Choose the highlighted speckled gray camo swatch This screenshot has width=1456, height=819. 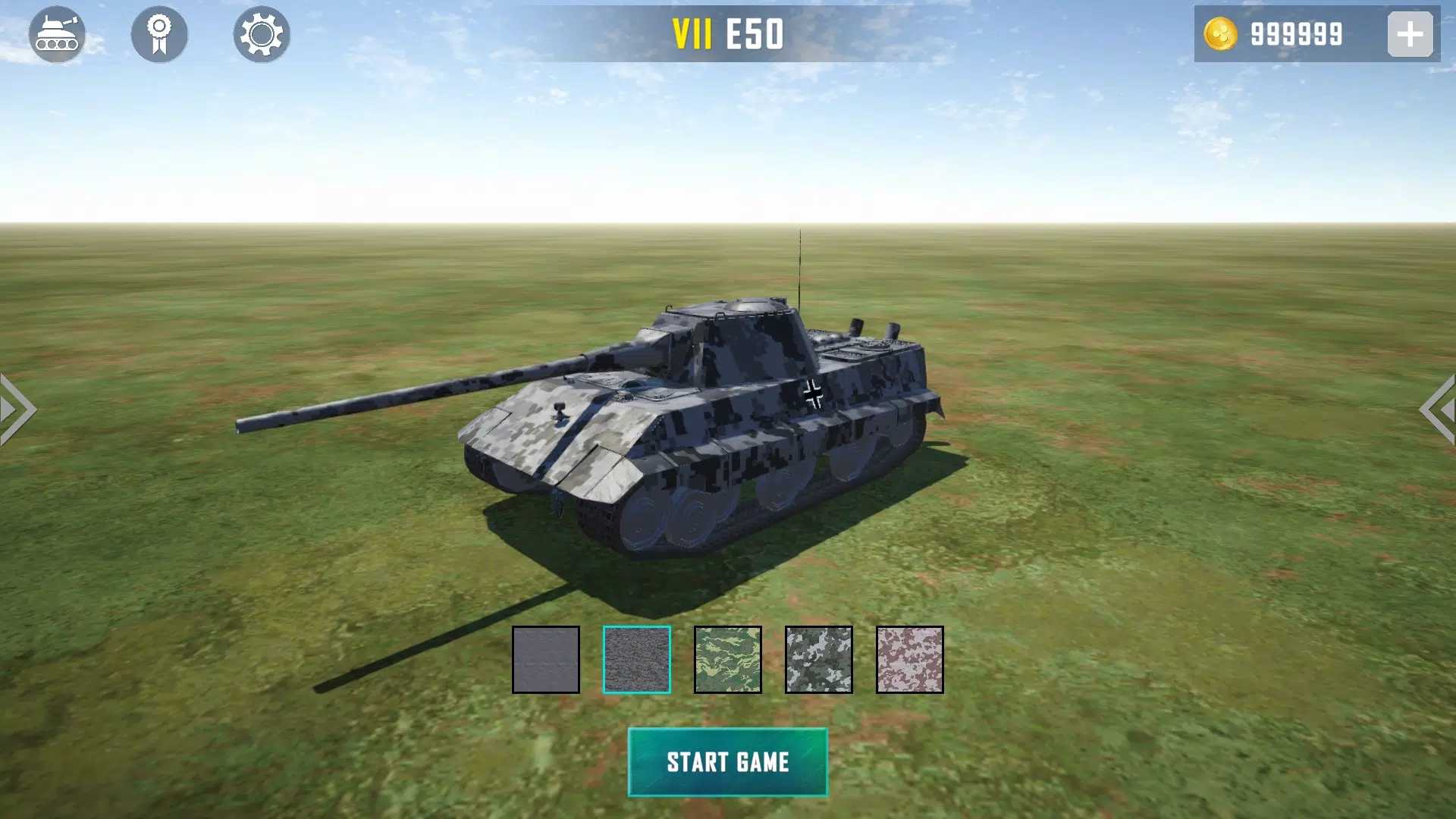(x=637, y=660)
